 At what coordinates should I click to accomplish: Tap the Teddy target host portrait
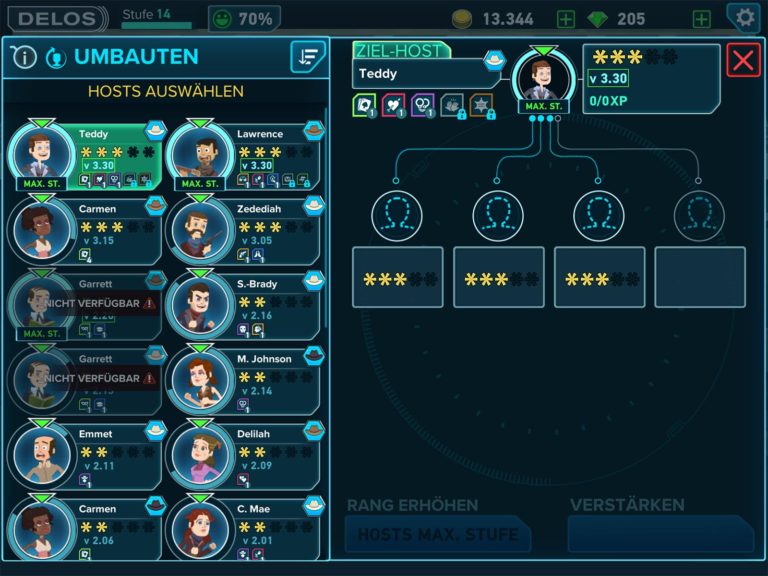coord(543,81)
